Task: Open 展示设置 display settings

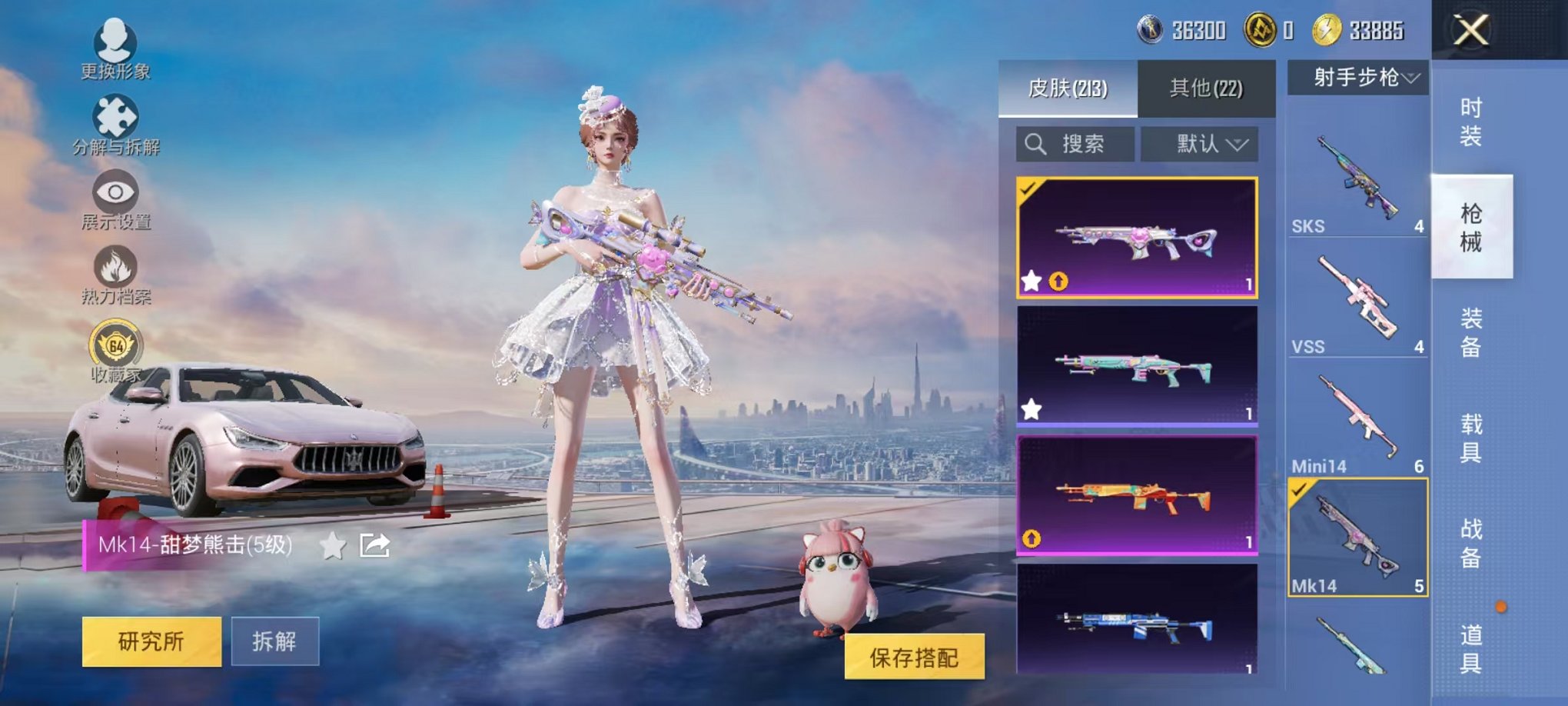Action: click(114, 192)
